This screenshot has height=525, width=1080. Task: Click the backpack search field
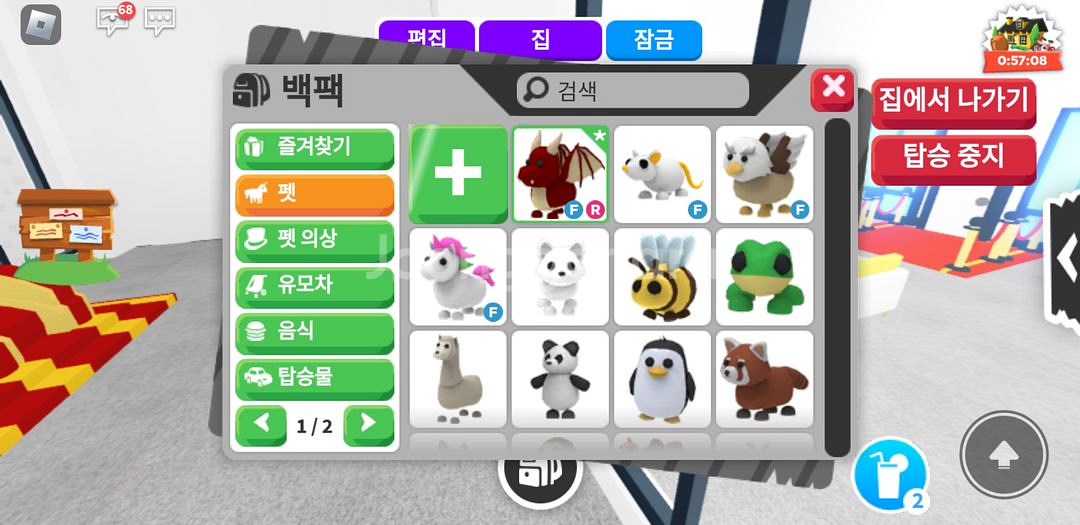click(x=633, y=90)
